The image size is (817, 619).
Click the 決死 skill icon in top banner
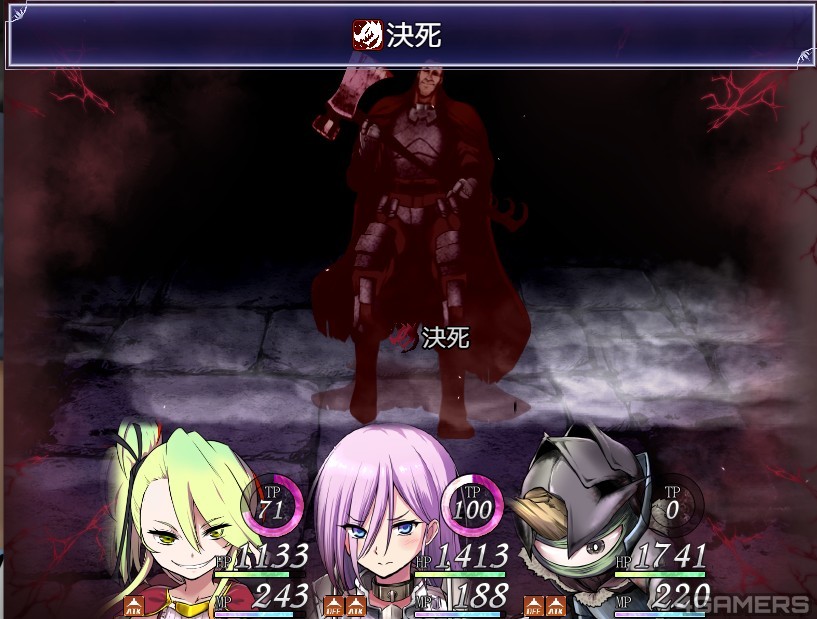pyautogui.click(x=367, y=36)
